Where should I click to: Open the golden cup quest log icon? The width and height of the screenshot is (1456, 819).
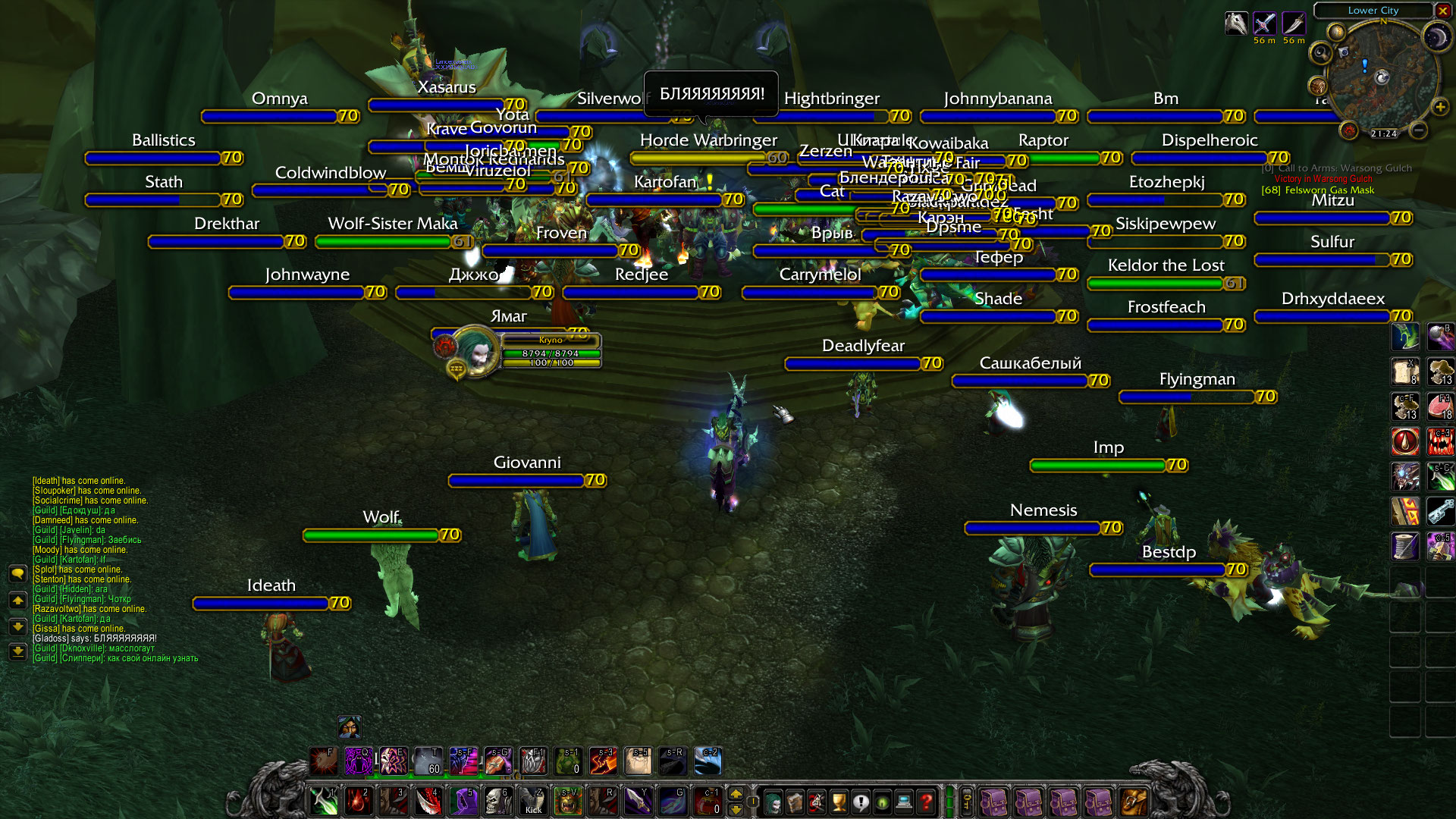[838, 802]
